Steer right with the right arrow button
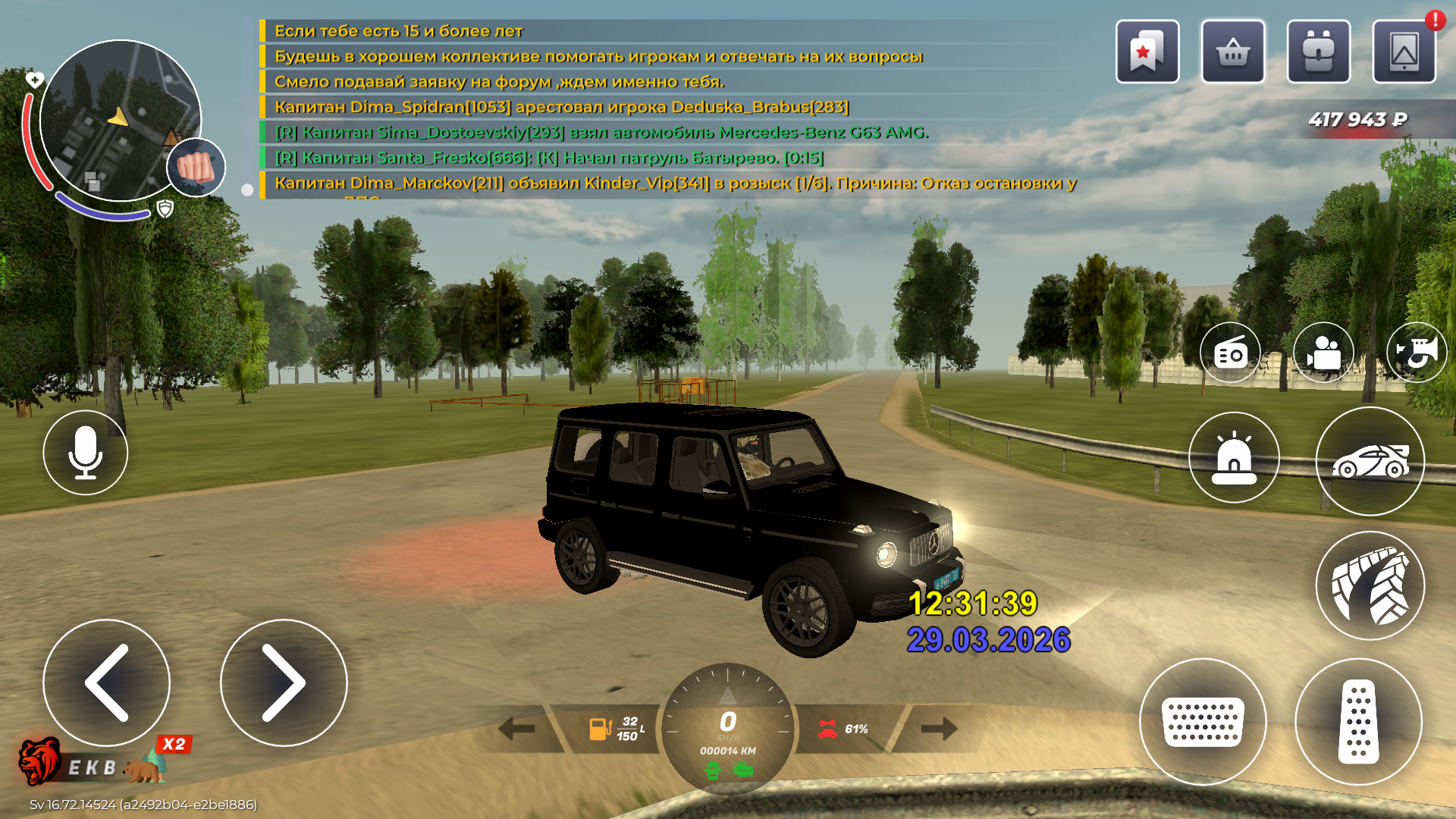This screenshot has width=1456, height=819. pyautogui.click(x=284, y=682)
